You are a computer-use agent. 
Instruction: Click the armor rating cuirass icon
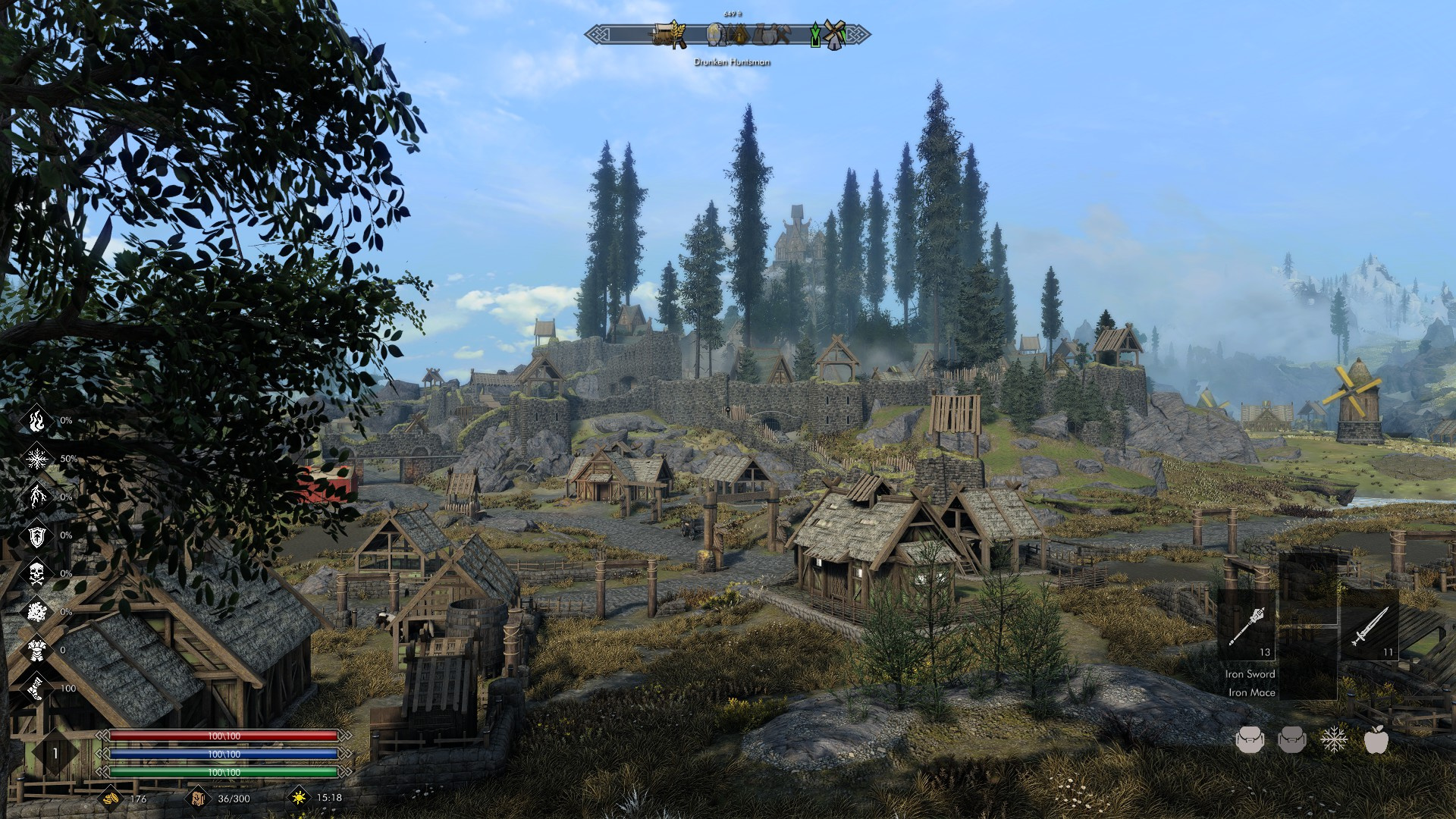click(x=36, y=650)
